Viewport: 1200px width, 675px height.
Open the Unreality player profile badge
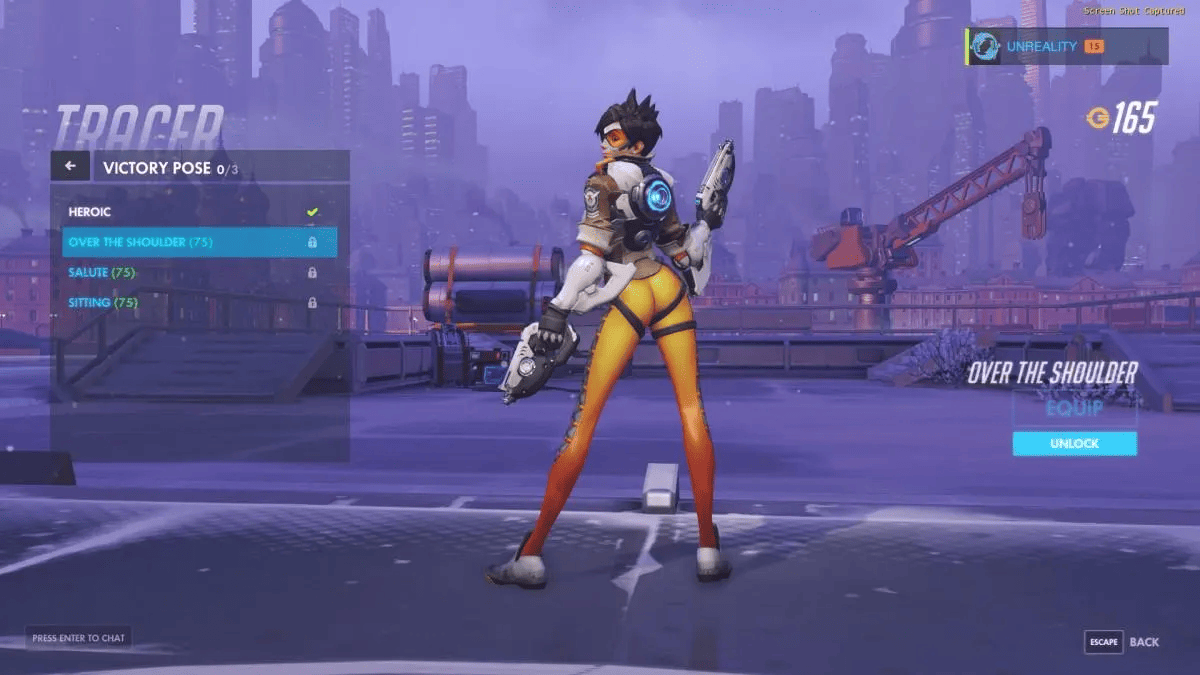click(1066, 46)
